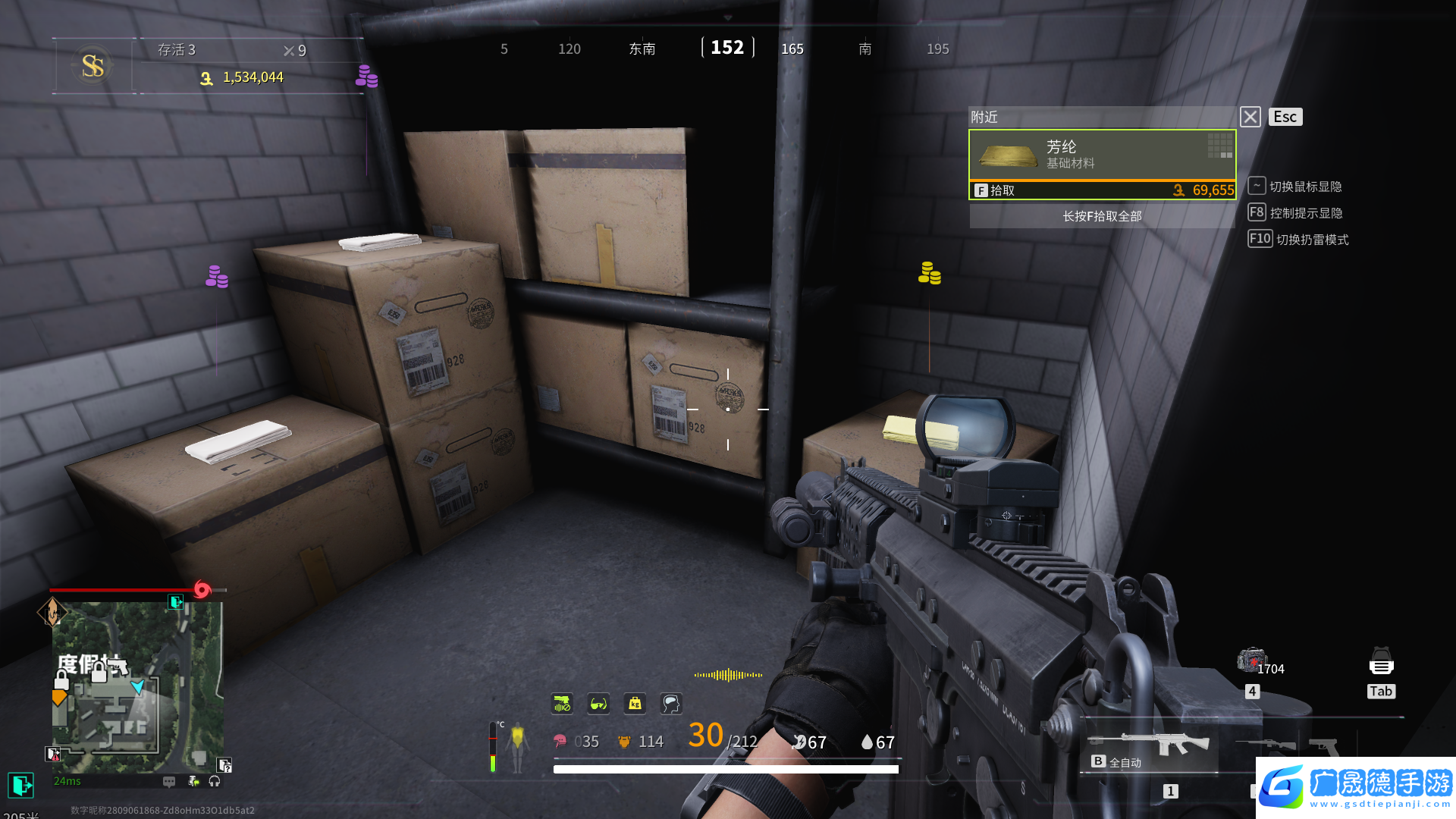Select the weight kg status icon
The height and width of the screenshot is (819, 1456).
(x=635, y=704)
